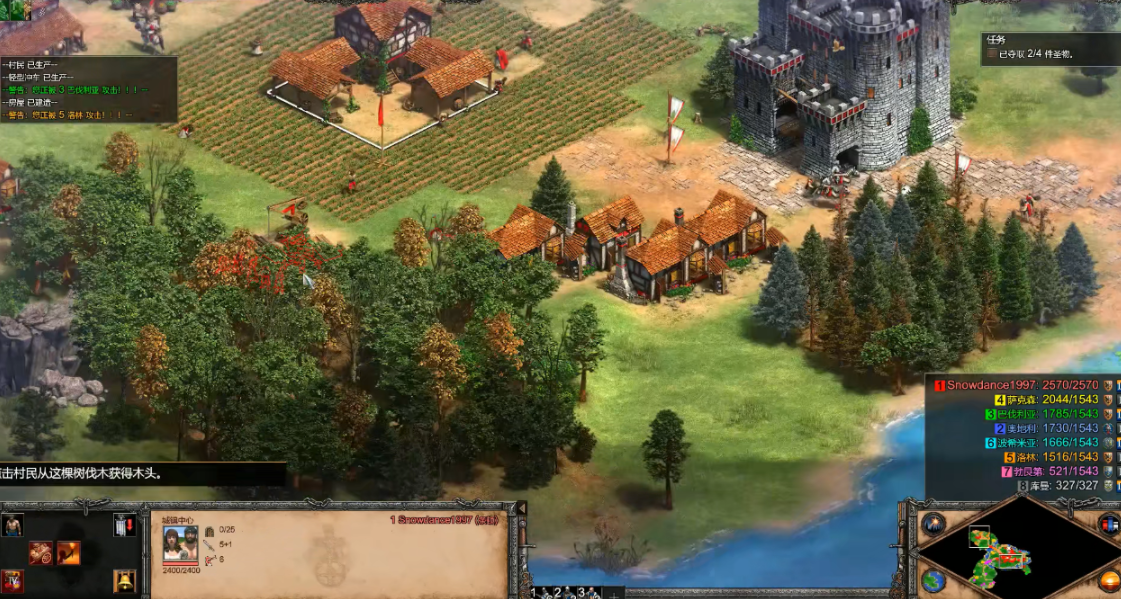Screen dimensions: 1121x599
Task: Research the Loom technology icon
Action: 40,552
